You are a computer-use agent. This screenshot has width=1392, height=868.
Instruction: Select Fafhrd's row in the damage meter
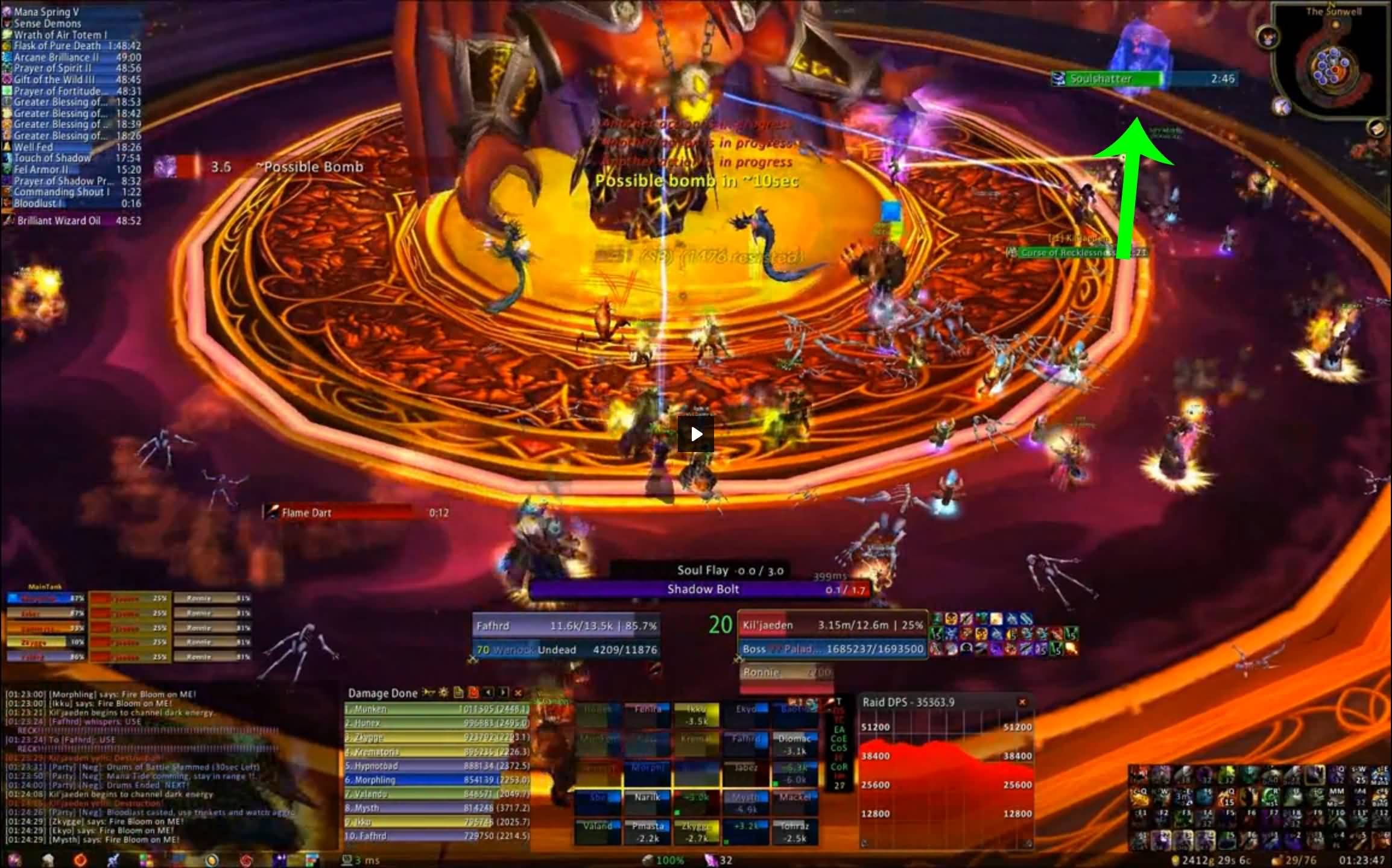[x=437, y=836]
